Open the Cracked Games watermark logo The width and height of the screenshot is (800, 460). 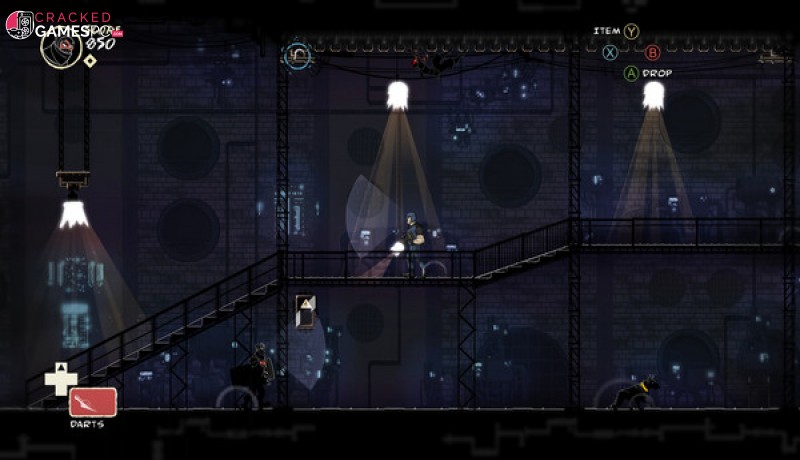[20, 25]
